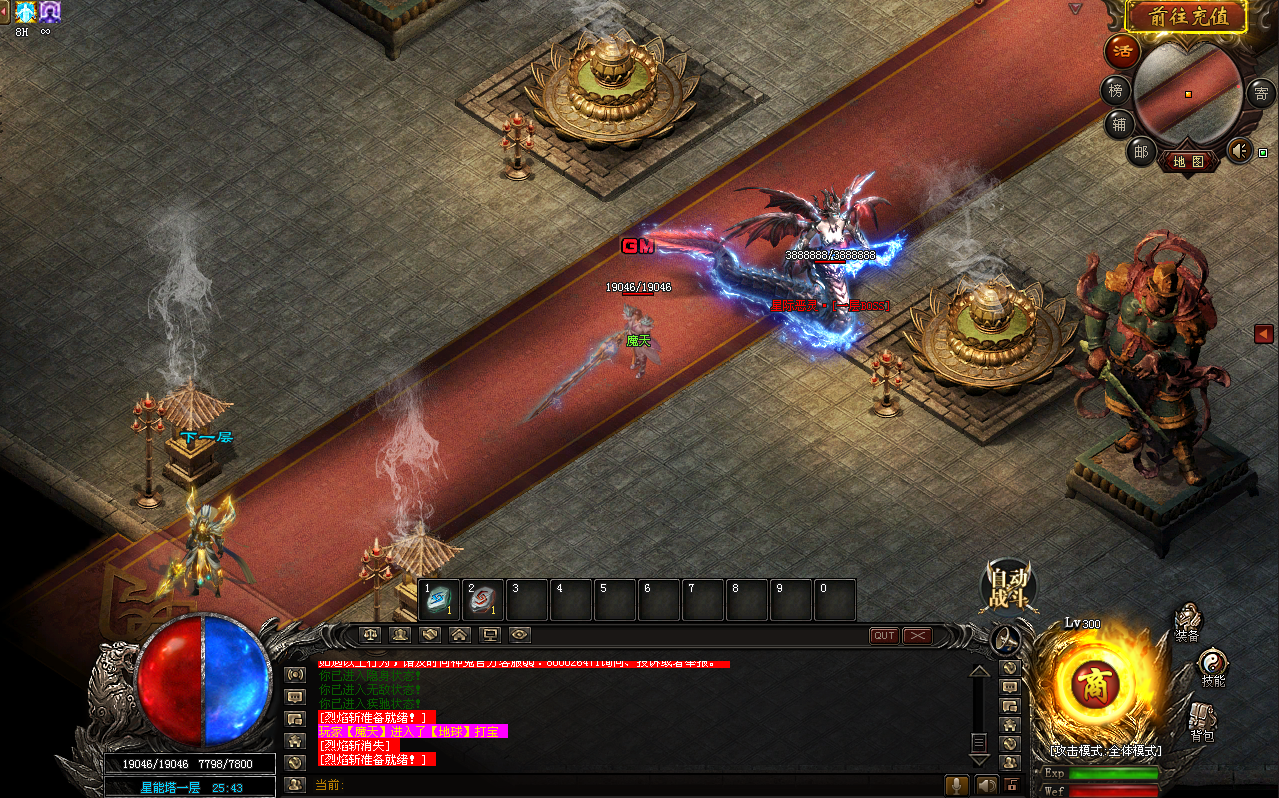
Task: Open the 前往充值 recharge button
Action: tap(1186, 16)
